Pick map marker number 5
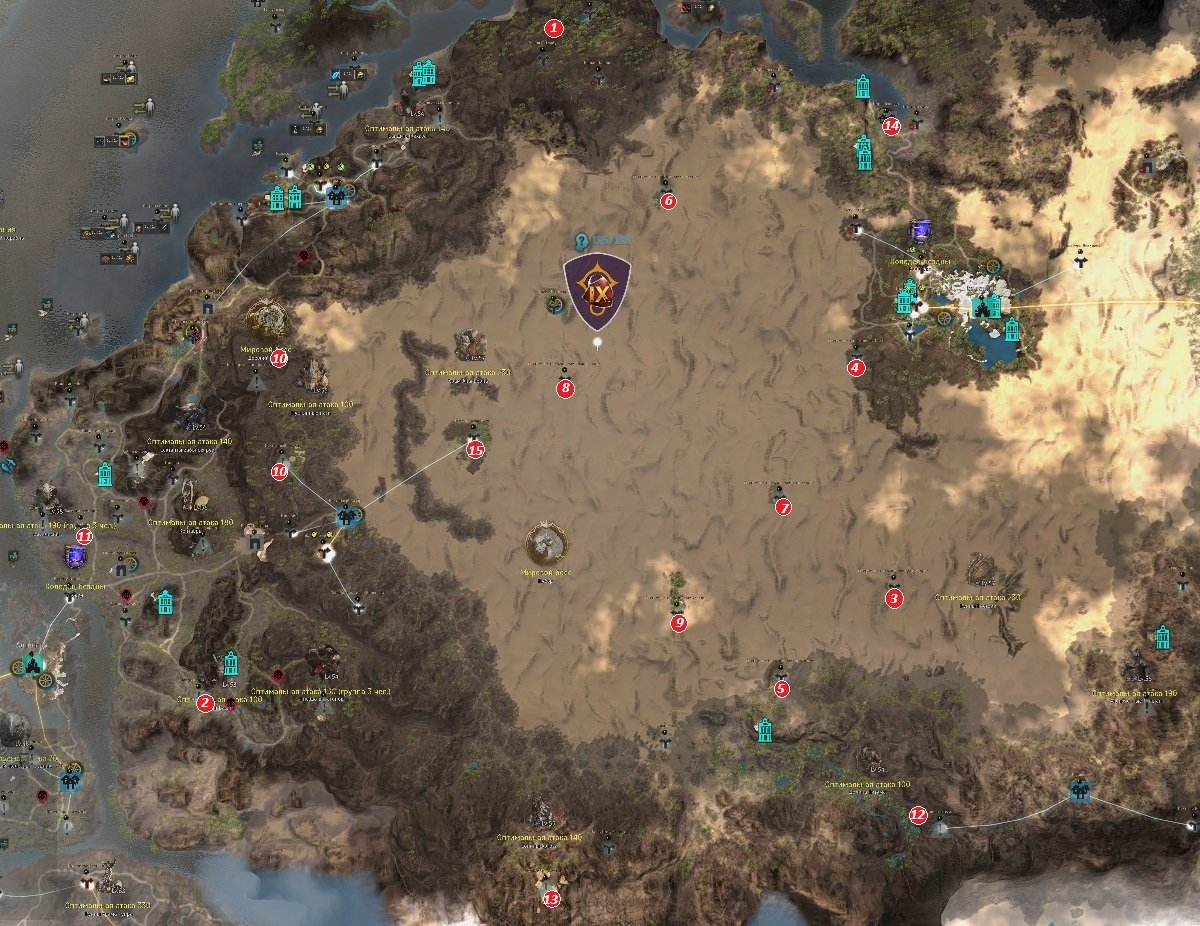Screen dimensions: 1200x926 pos(782,688)
